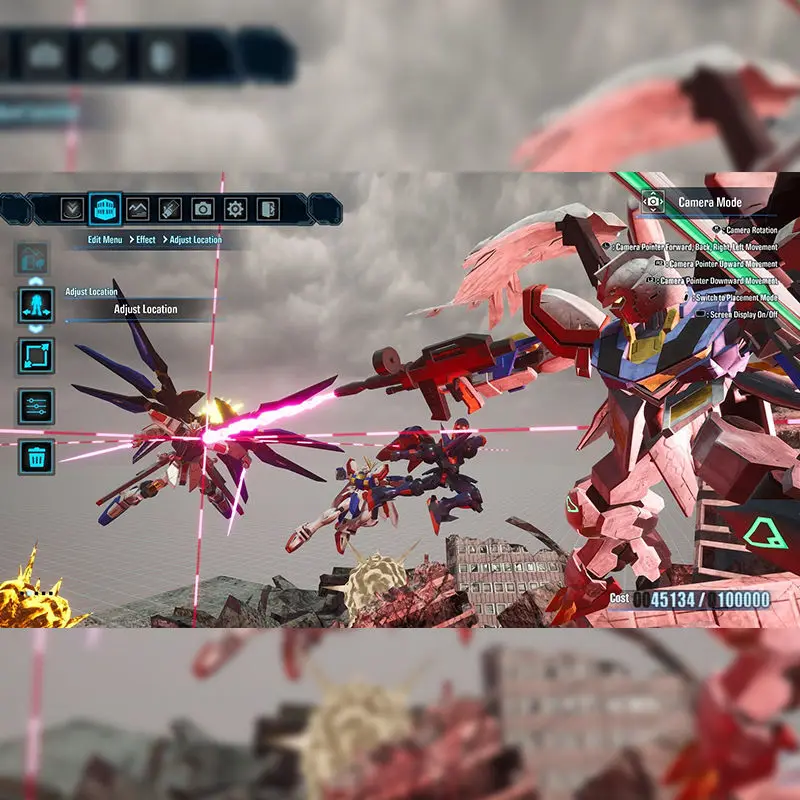Choose the pencil edit toolbar icon
The image size is (800, 800).
170,209
